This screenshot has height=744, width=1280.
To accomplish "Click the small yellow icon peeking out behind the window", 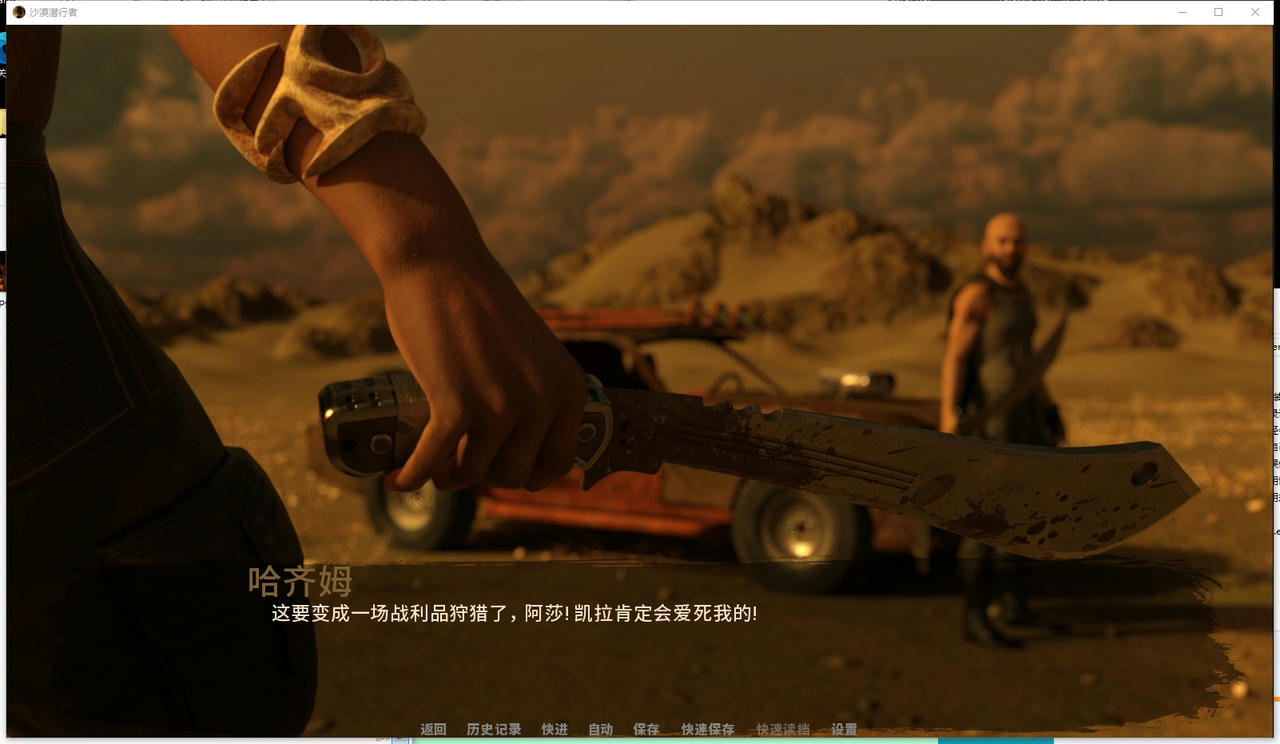I will [x=3, y=118].
